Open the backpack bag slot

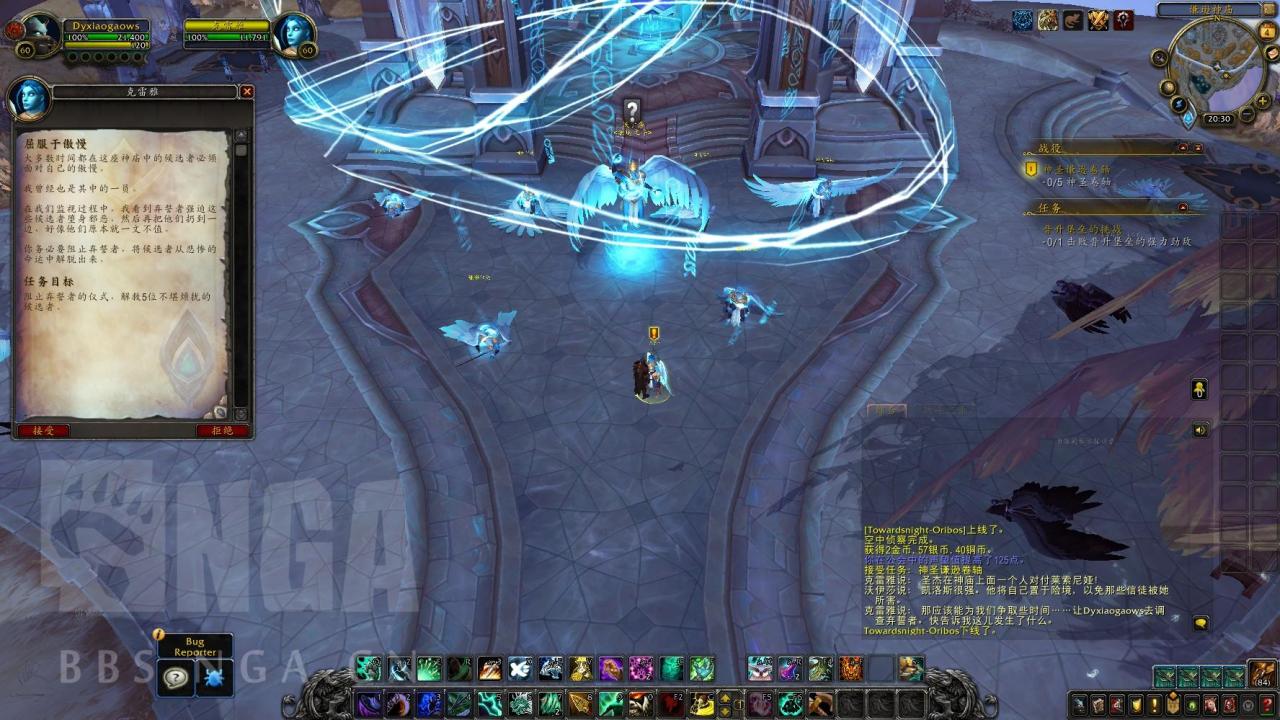(x=1262, y=675)
